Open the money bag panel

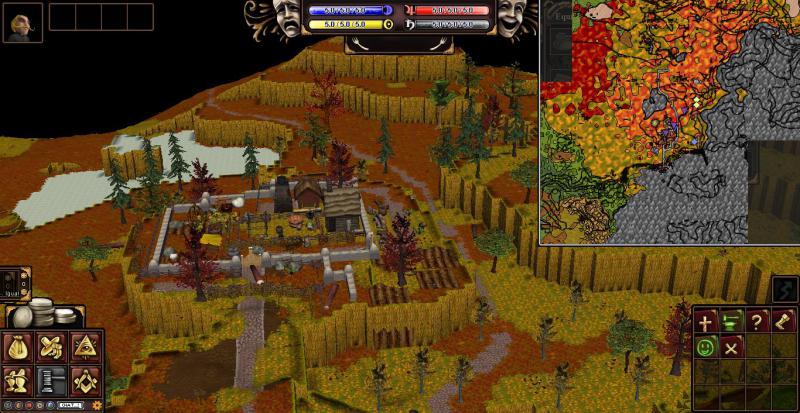19,348
